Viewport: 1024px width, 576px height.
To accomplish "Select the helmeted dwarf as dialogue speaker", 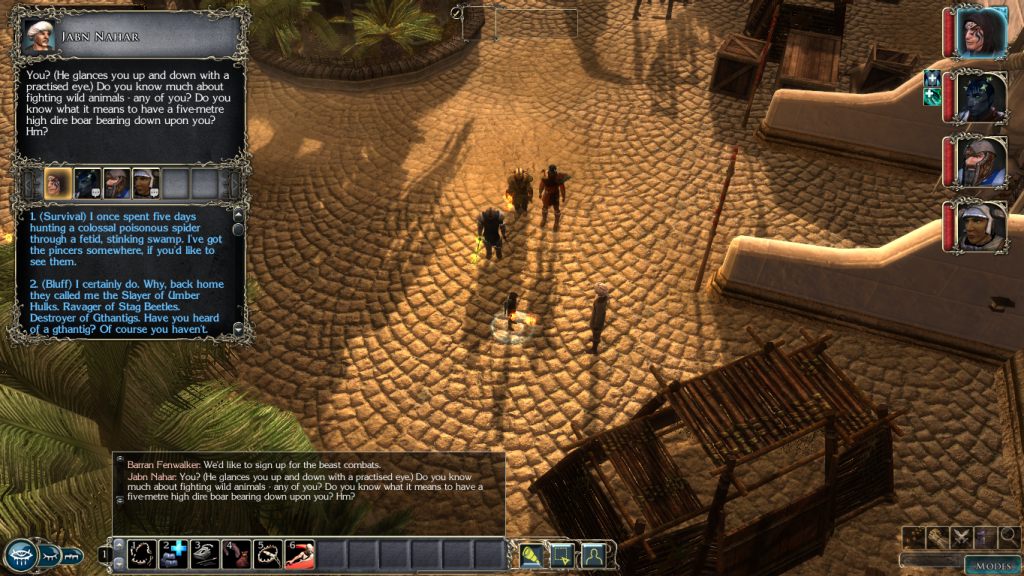I will pos(116,183).
